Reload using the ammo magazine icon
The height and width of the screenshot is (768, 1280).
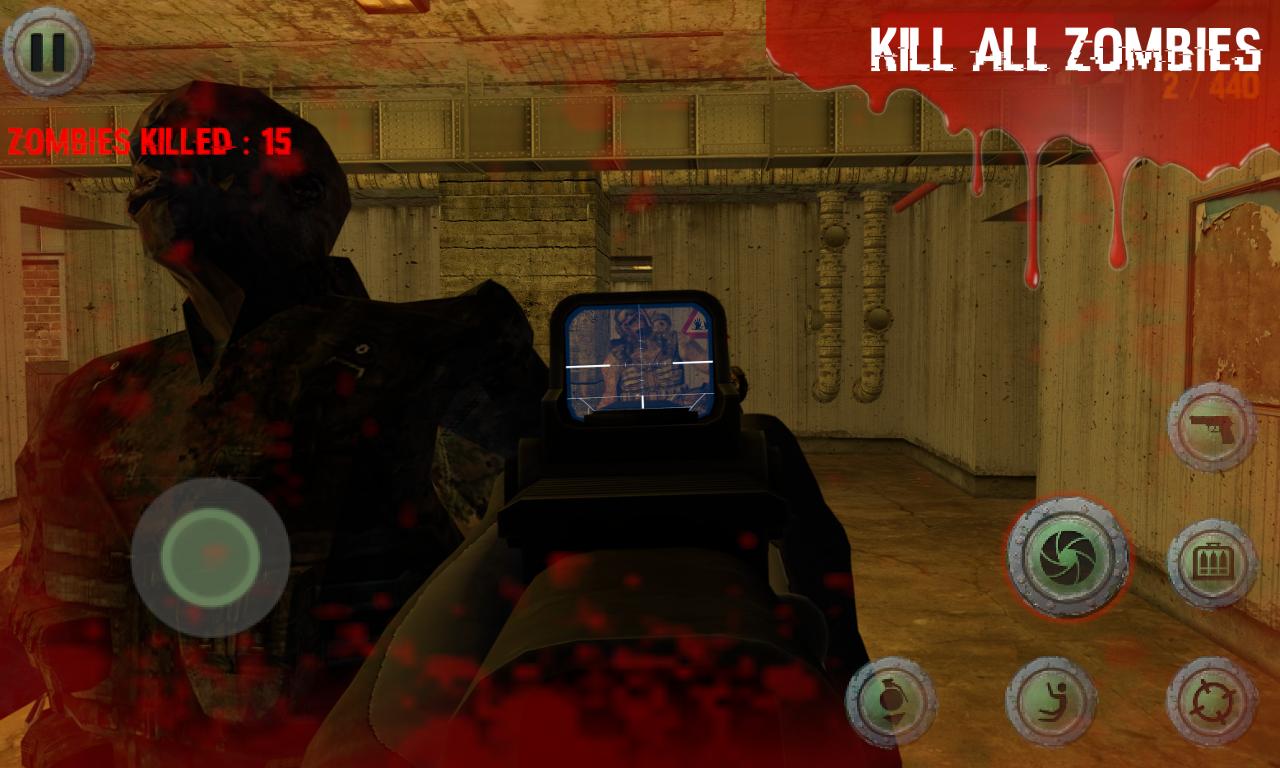(x=1210, y=563)
